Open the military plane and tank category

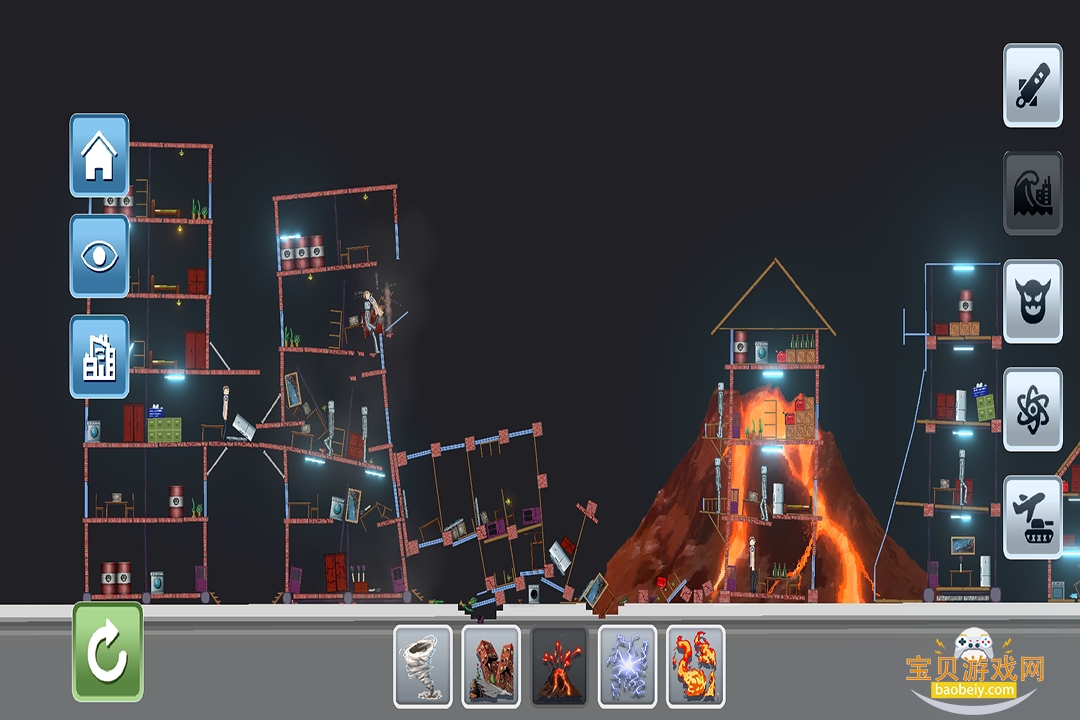(x=1032, y=517)
